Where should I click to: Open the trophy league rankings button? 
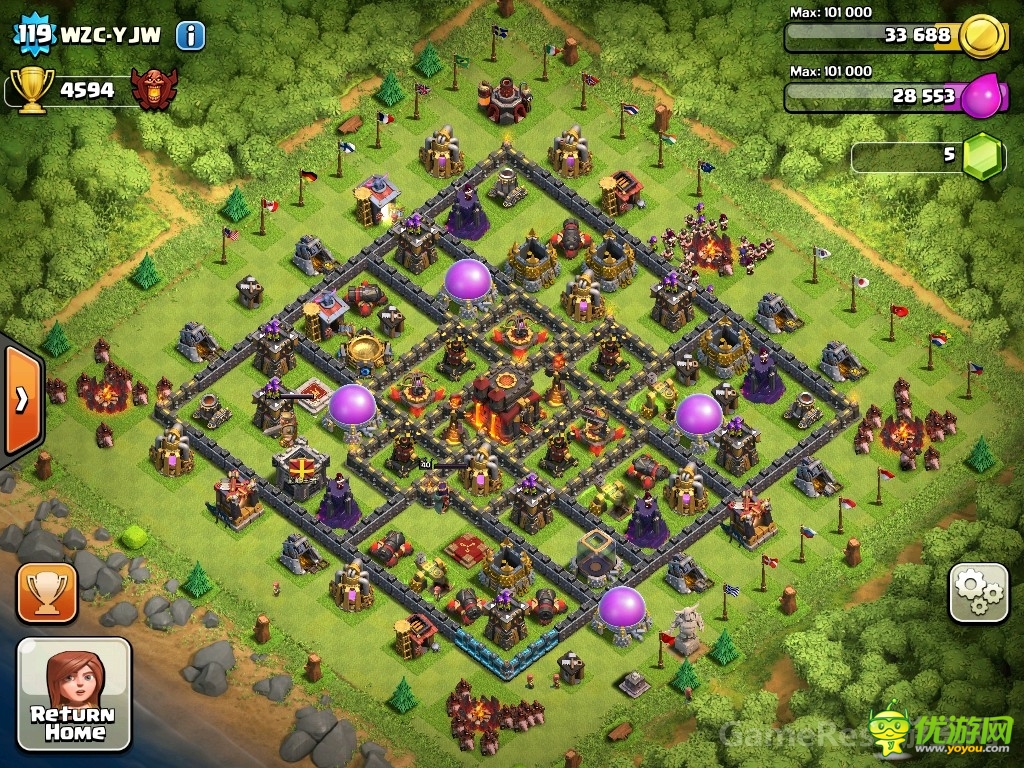point(46,593)
